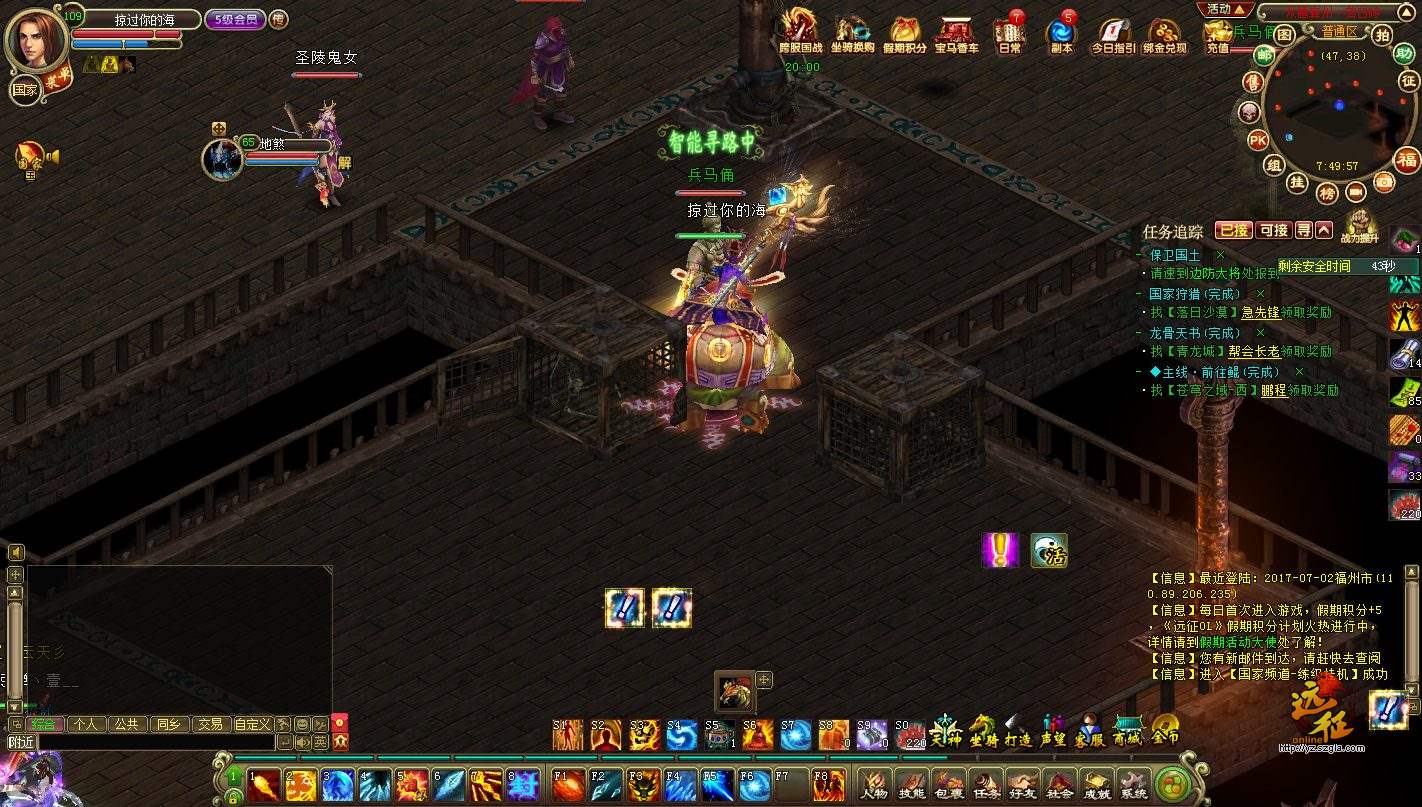Screen dimensions: 1422x807
Task: Open the 系统 system menu
Action: coord(1133,784)
